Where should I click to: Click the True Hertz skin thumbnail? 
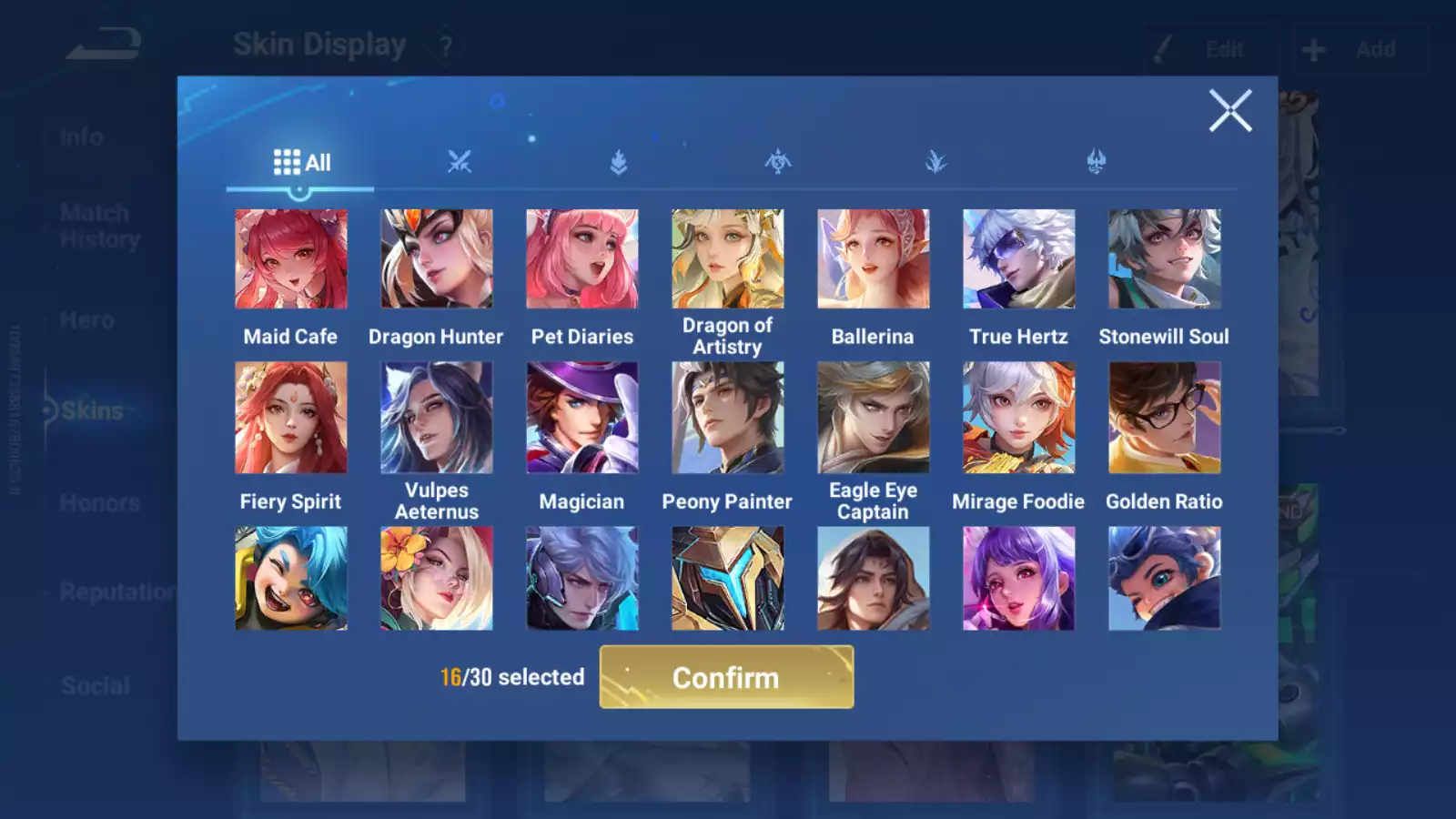(x=1018, y=258)
